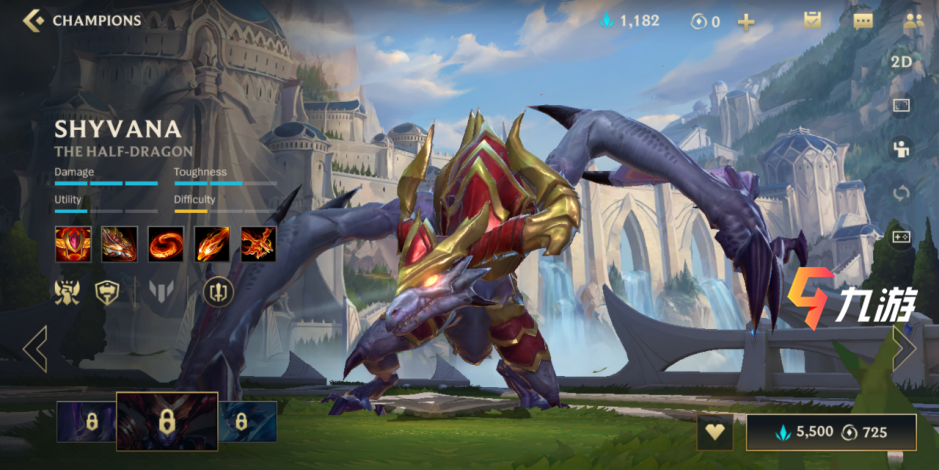
Task: Toggle the 2D splash art view
Action: point(901,62)
